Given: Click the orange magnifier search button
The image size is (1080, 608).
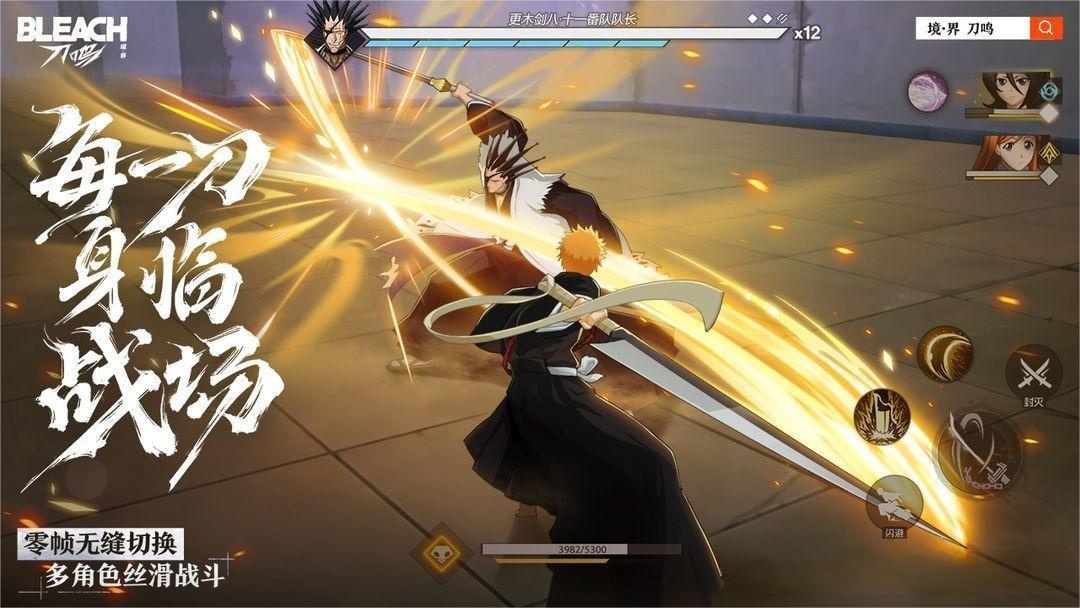Looking at the screenshot, I should pos(1046,28).
